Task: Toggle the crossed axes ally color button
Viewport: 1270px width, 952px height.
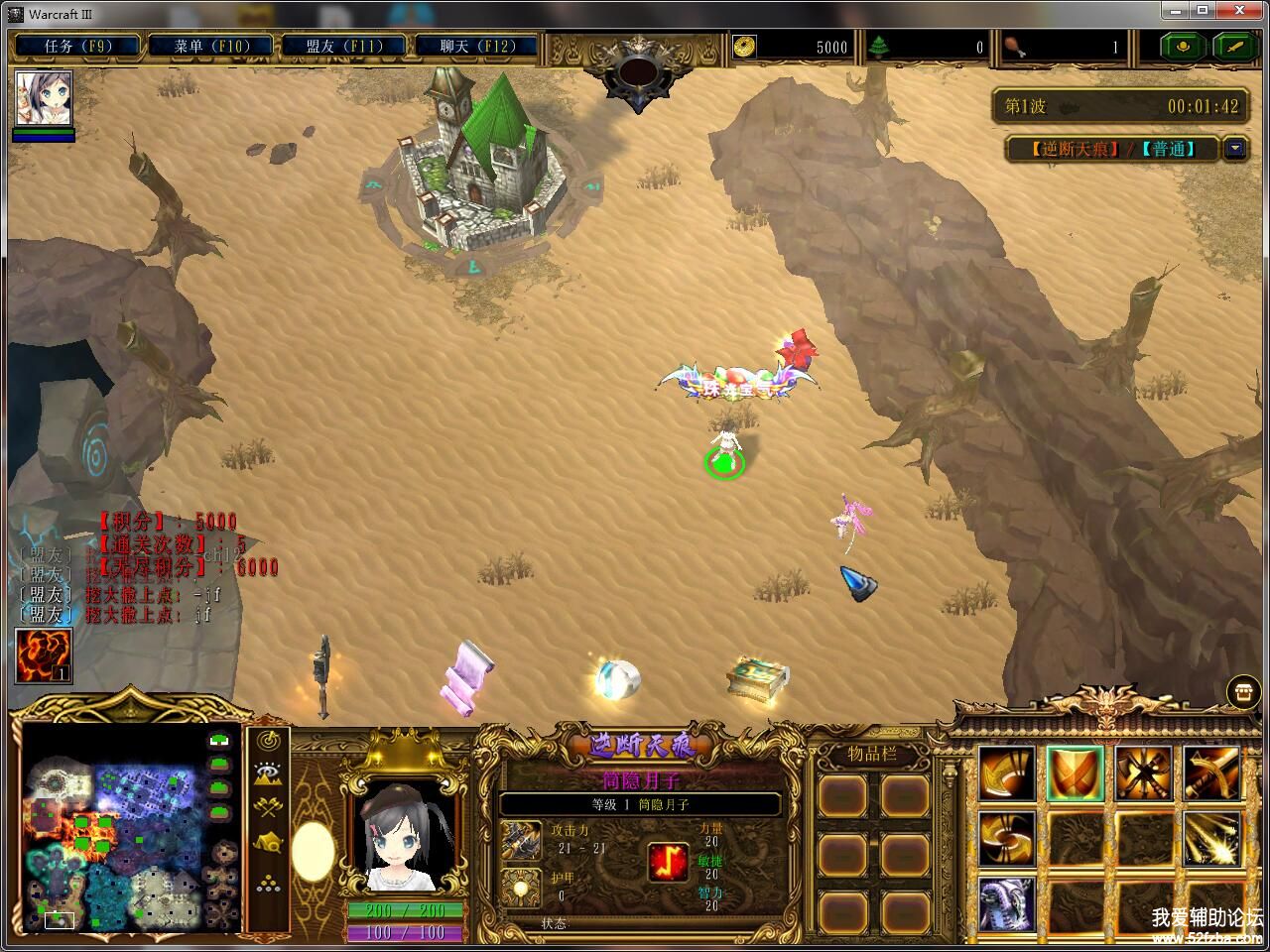Action: click(x=267, y=807)
